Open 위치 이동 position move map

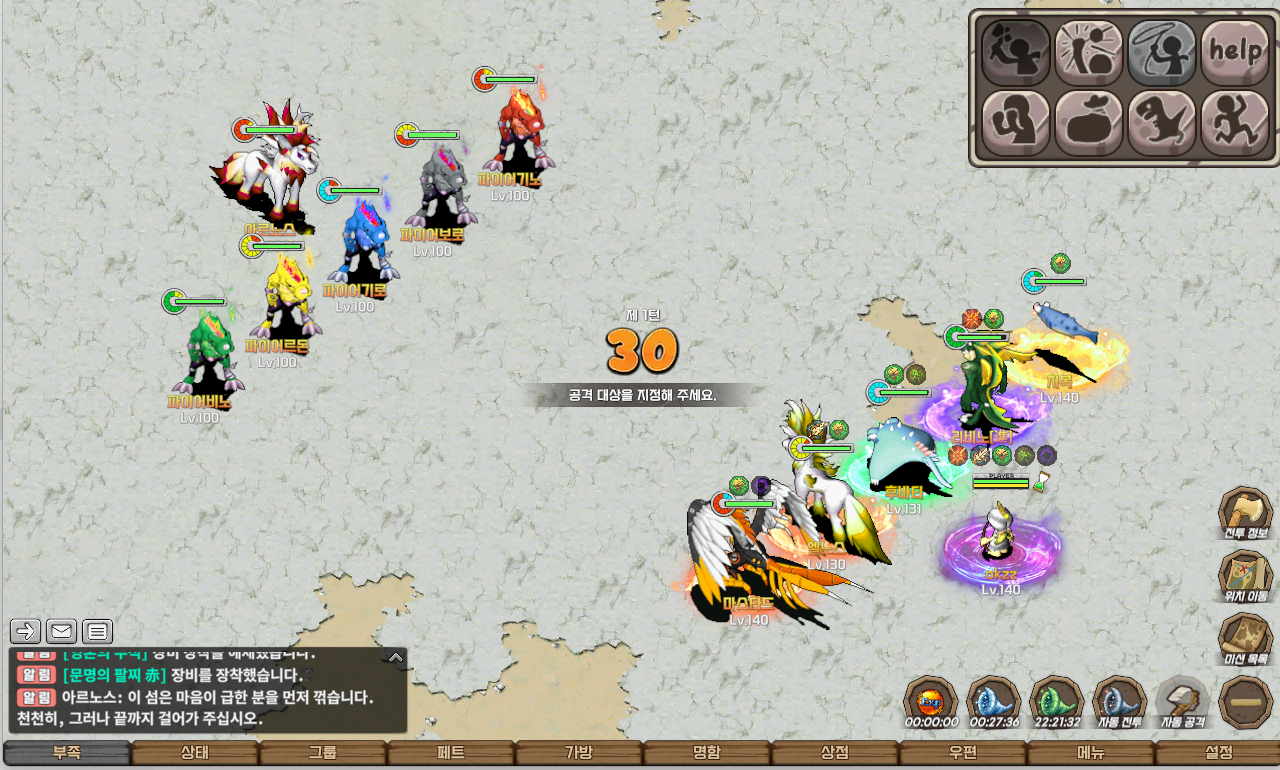tap(1245, 575)
